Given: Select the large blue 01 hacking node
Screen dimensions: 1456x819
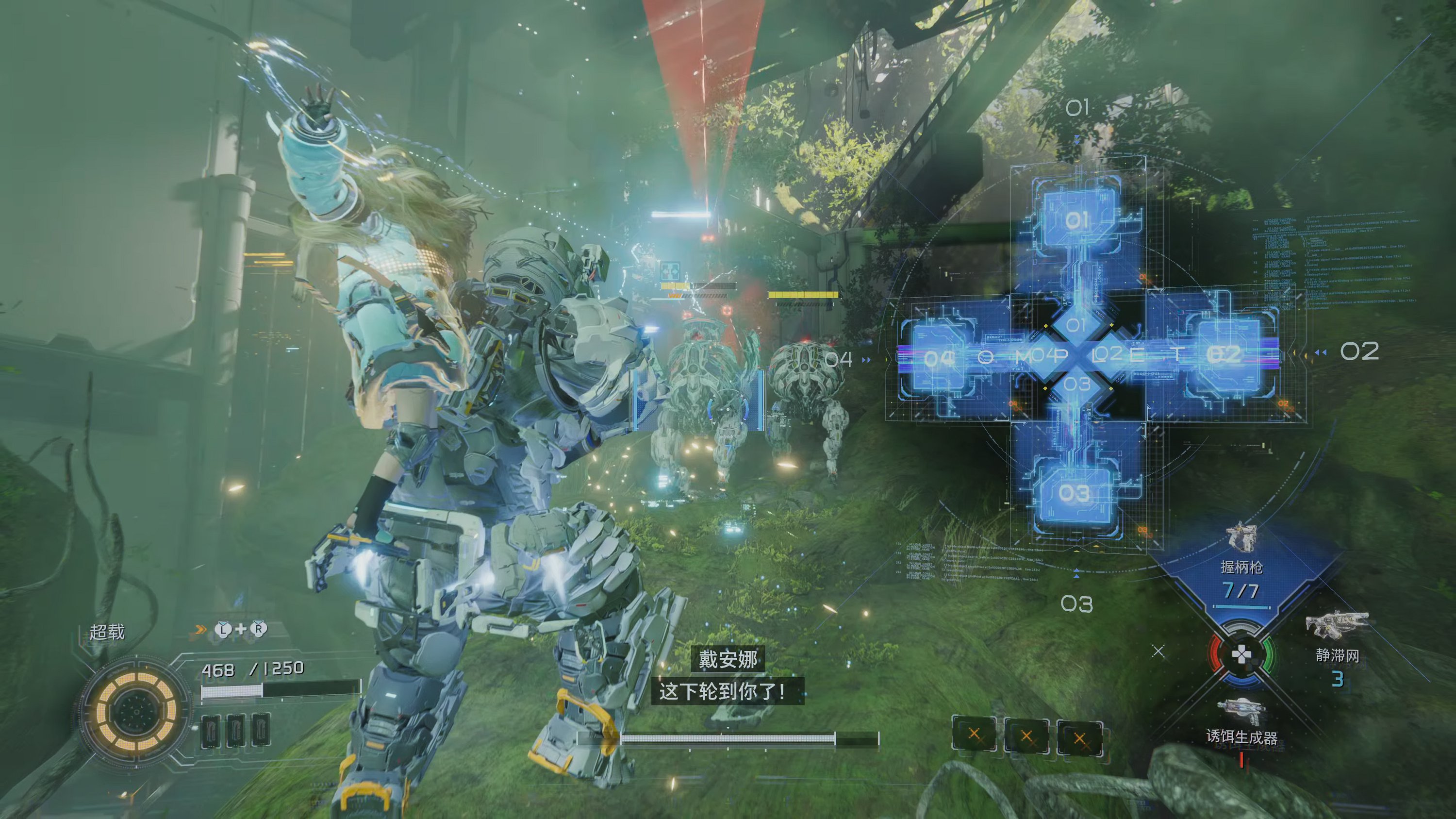Looking at the screenshot, I should tap(1077, 219).
